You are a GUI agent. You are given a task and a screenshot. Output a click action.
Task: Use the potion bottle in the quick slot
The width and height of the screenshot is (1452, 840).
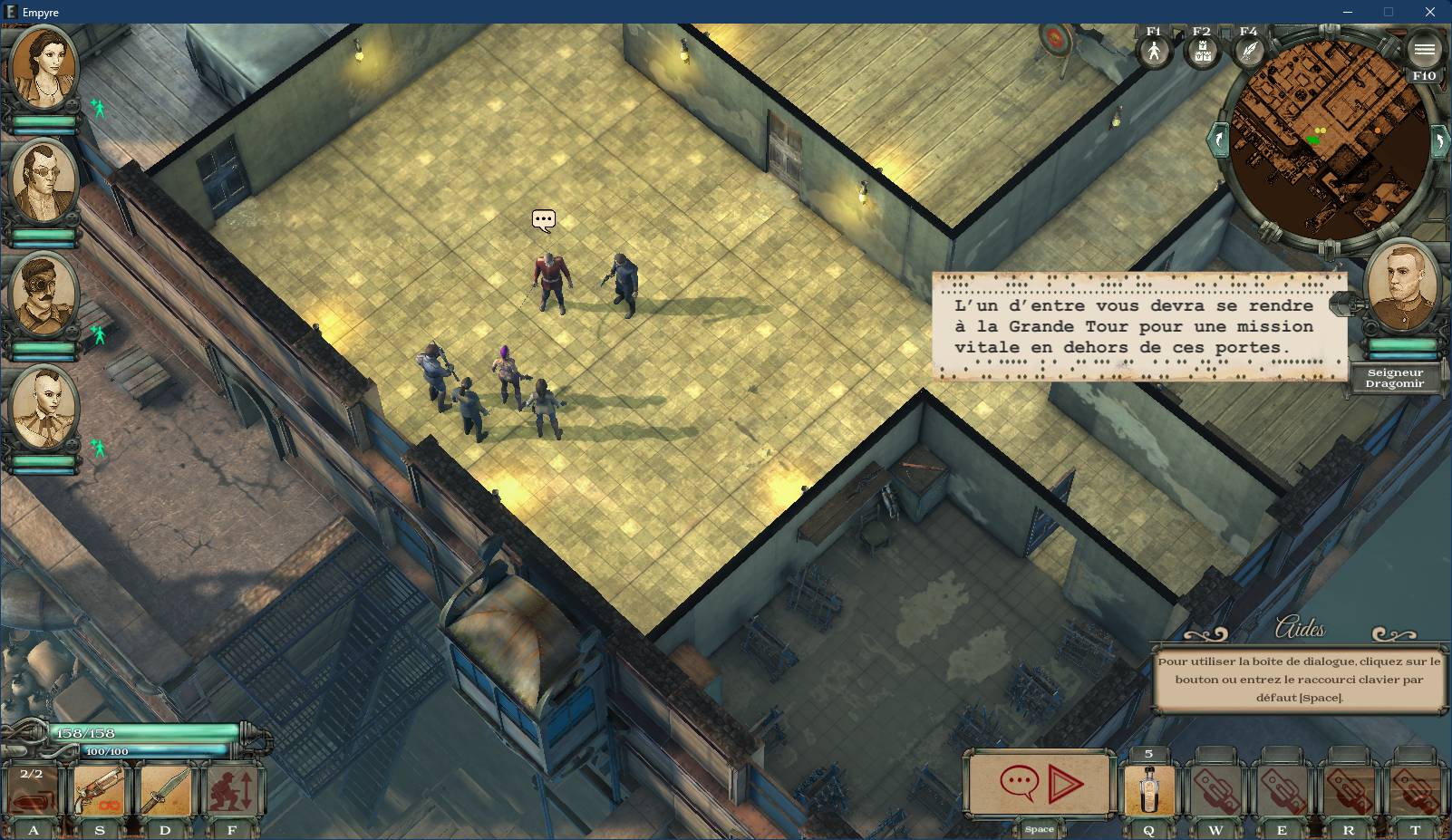[x=1148, y=789]
